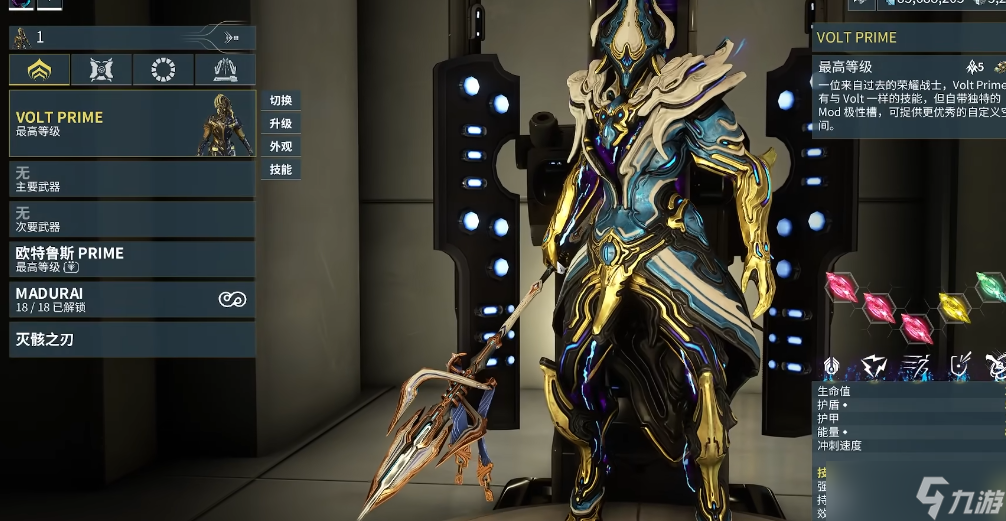Open the Madurai focus school entry
This screenshot has height=521, width=1006.
[132, 299]
